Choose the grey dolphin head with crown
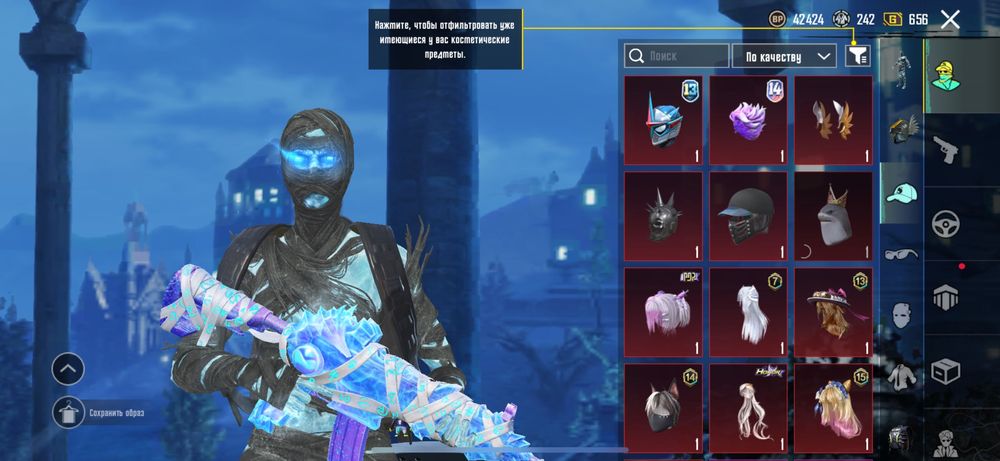The width and height of the screenshot is (1000, 461). 833,215
